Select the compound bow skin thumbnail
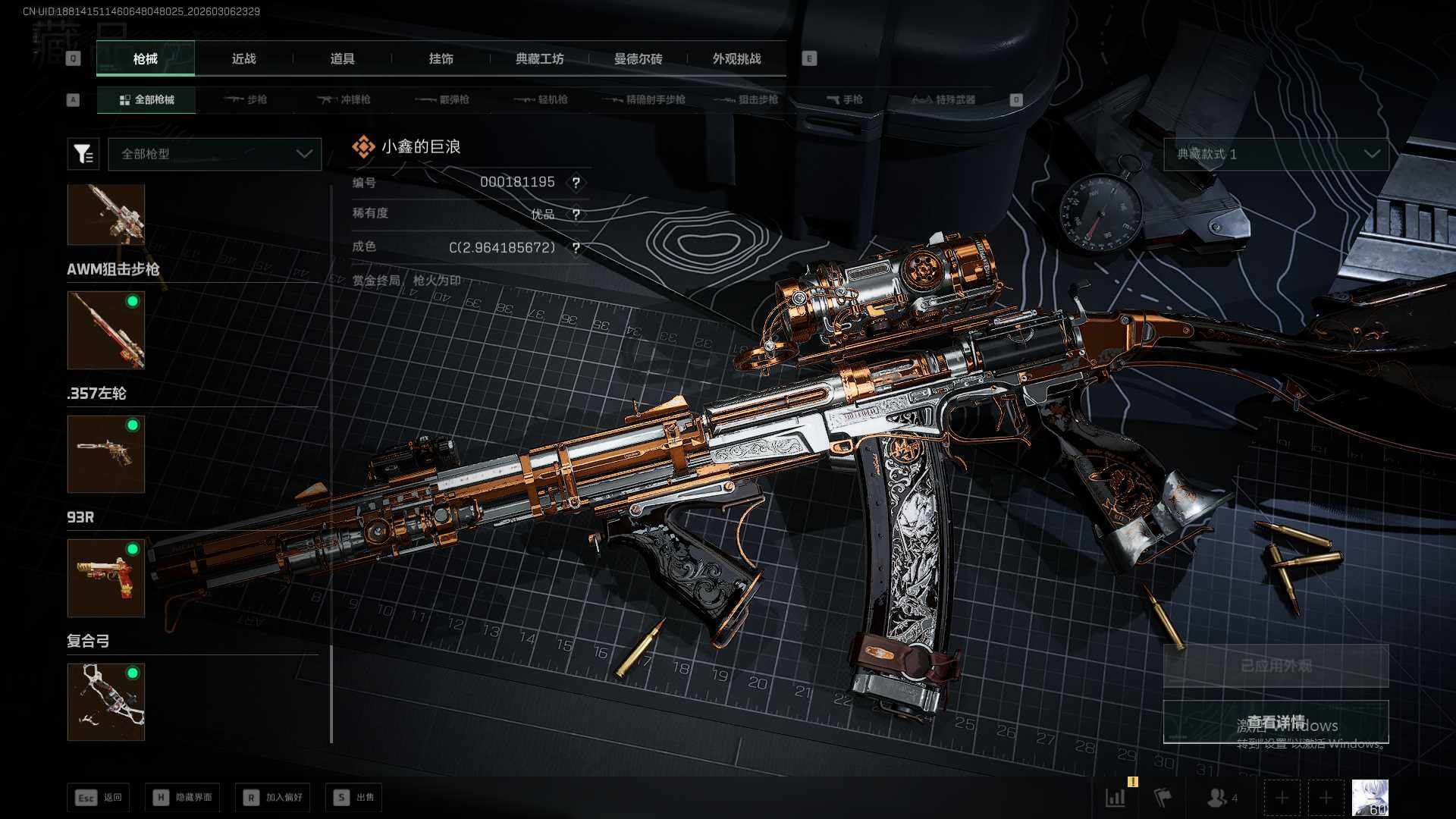Viewport: 1456px width, 819px height. tap(106, 701)
